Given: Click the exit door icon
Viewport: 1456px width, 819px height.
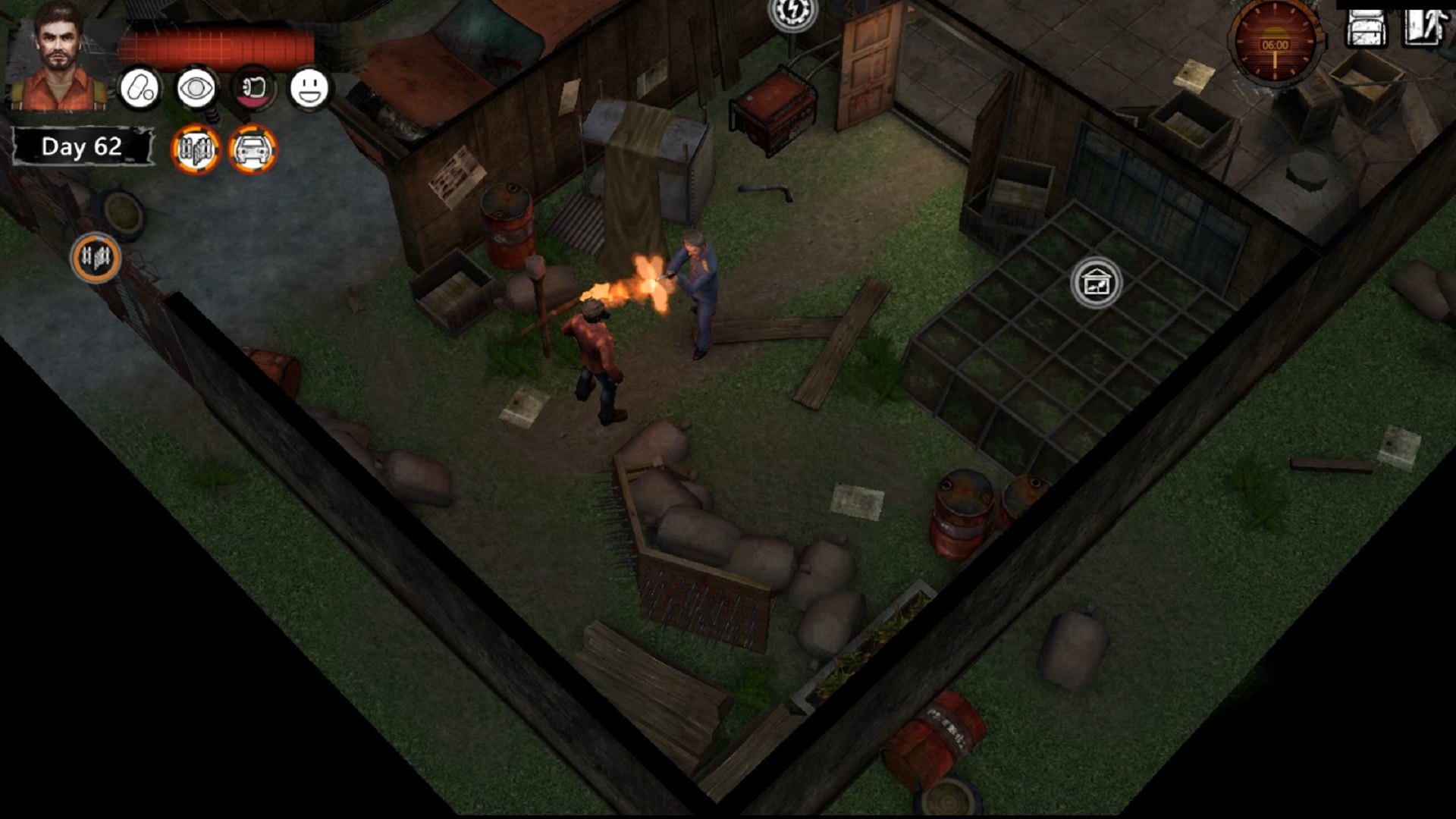Looking at the screenshot, I should coord(1423,27).
